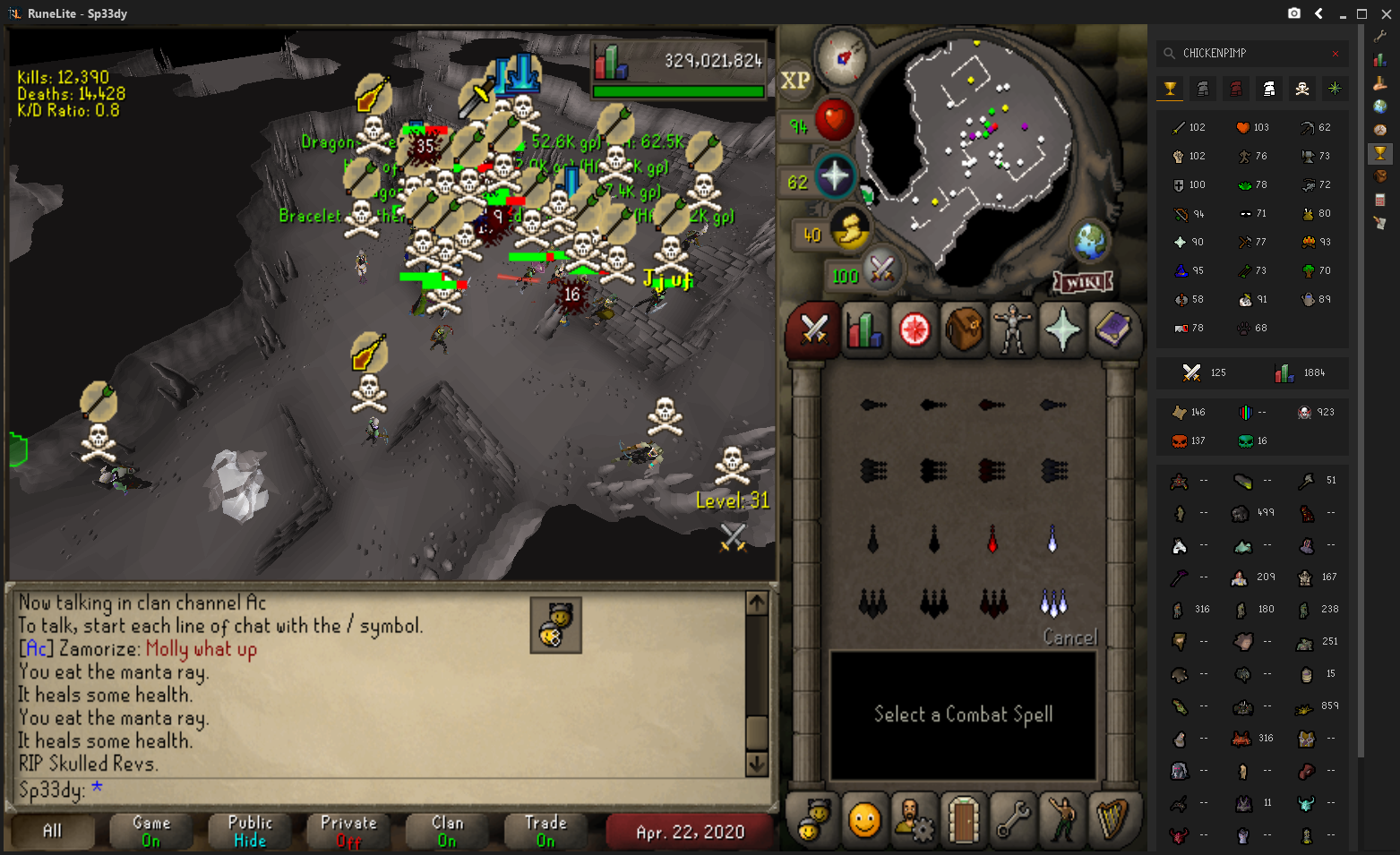Open the Logout door tab
The width and height of the screenshot is (1400, 855).
pyautogui.click(x=964, y=820)
